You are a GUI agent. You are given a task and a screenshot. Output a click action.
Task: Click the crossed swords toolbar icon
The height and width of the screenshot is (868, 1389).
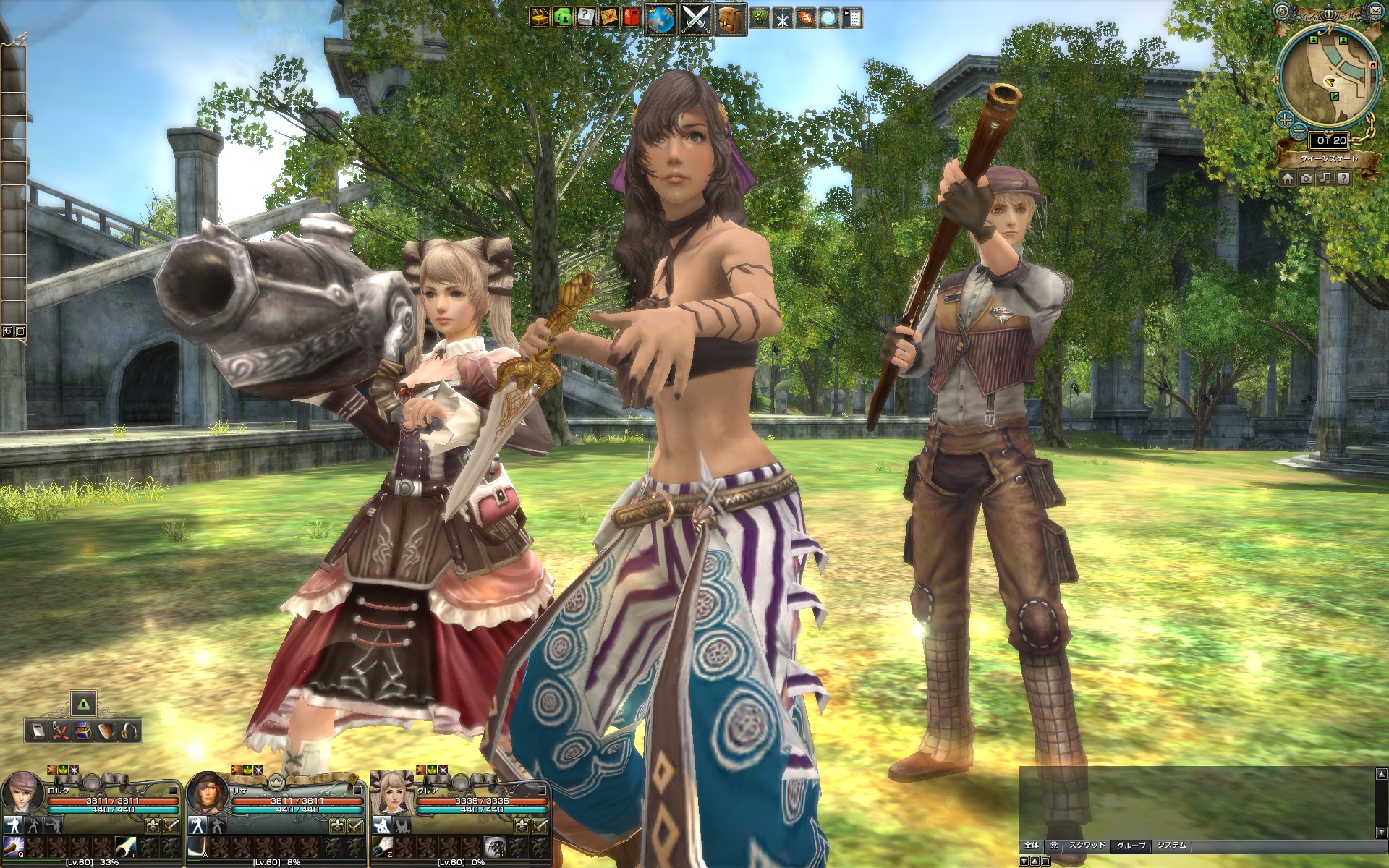pyautogui.click(x=695, y=18)
